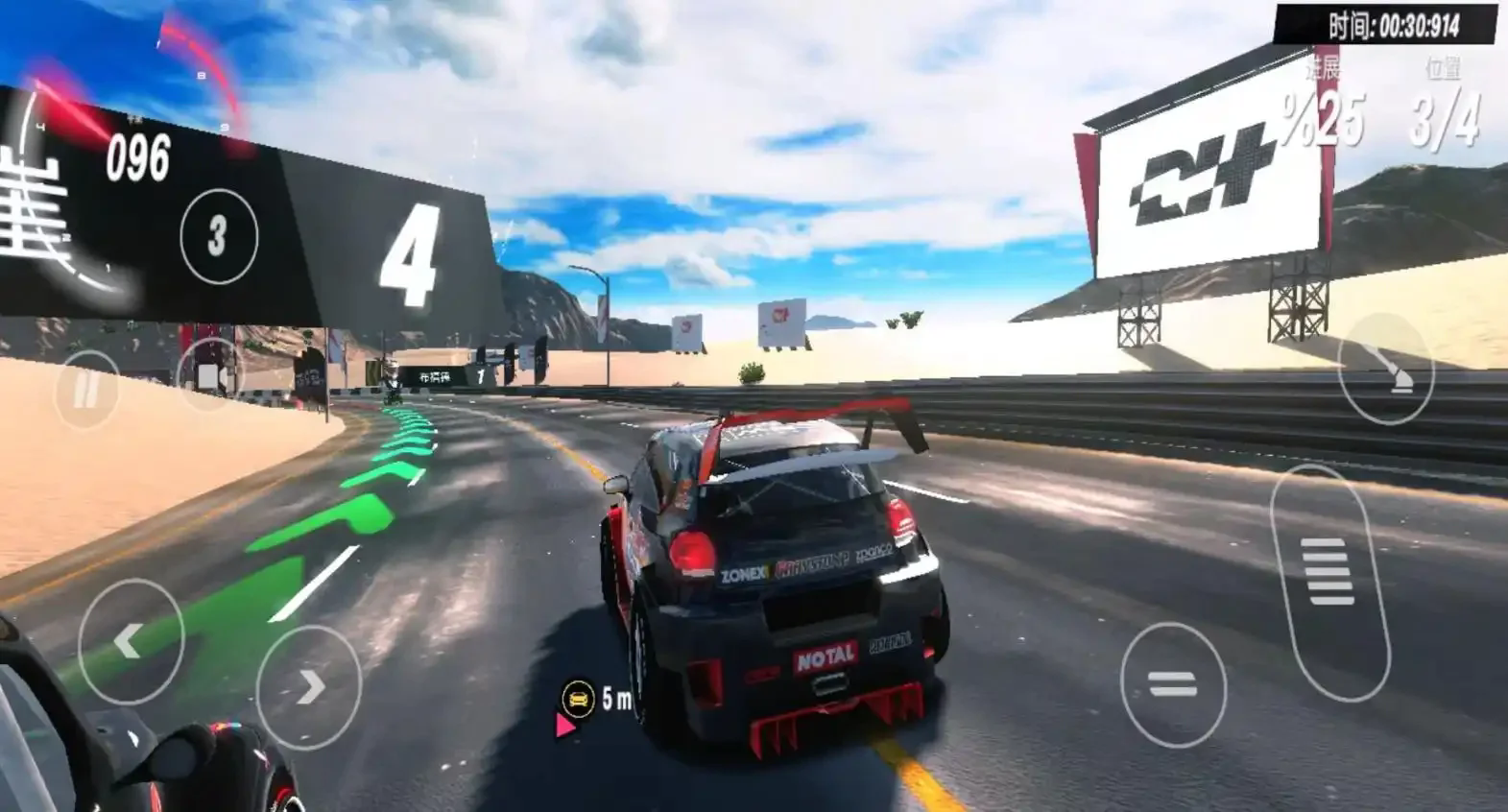Tap the camera view button
The image size is (1508, 812).
click(x=210, y=374)
